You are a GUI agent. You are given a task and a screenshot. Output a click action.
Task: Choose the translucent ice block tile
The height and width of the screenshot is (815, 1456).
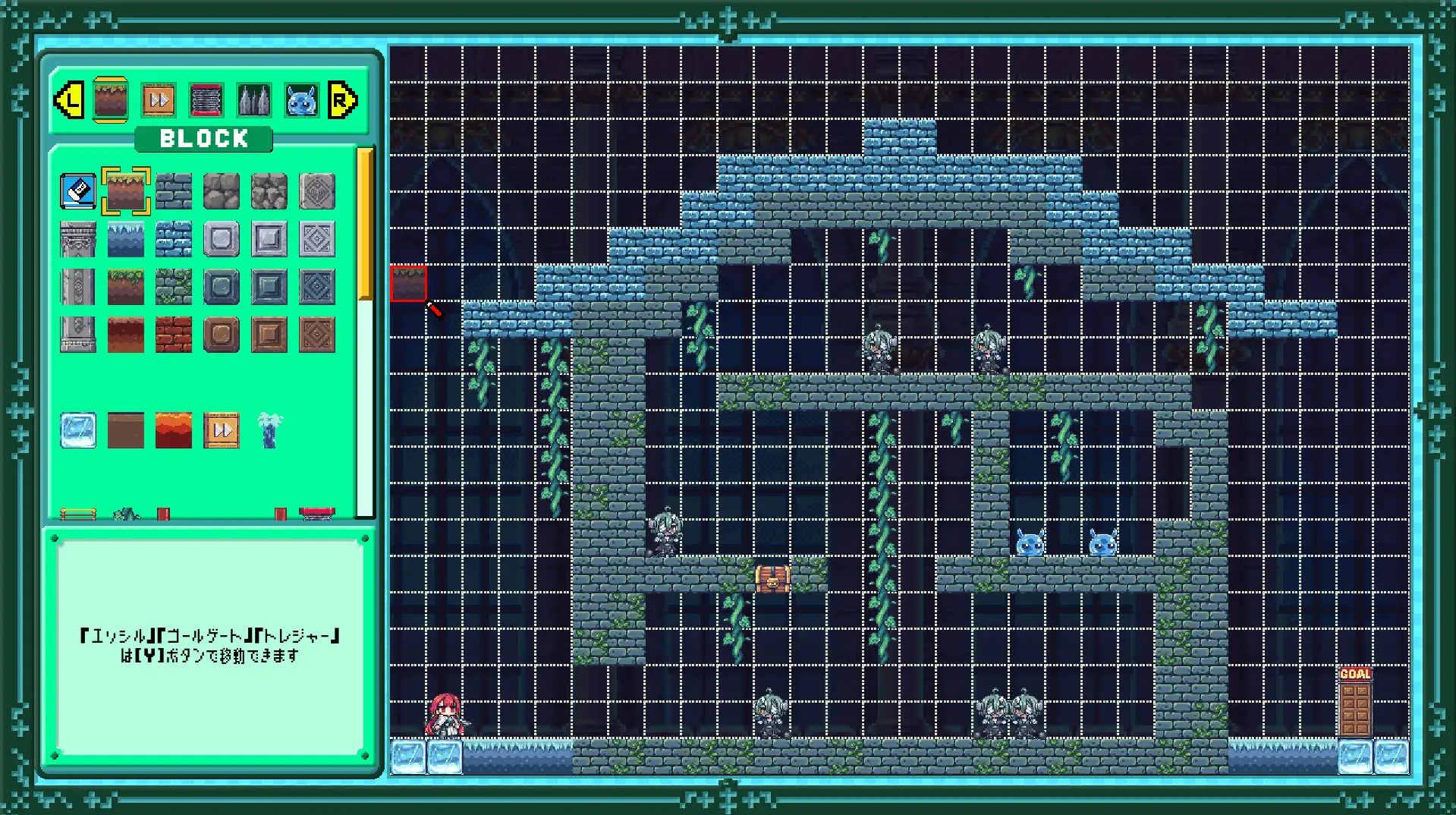78,430
